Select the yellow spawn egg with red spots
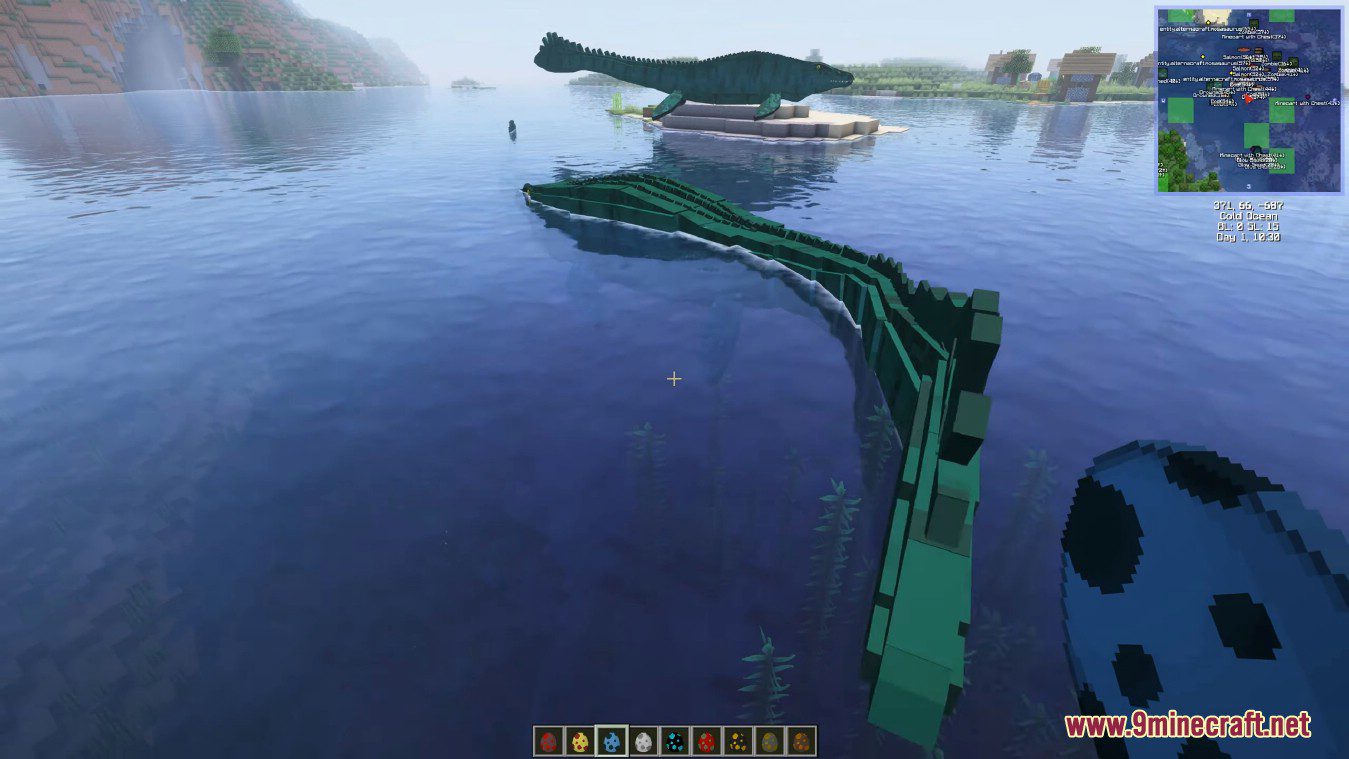Viewport: 1349px width, 759px height. (578, 741)
